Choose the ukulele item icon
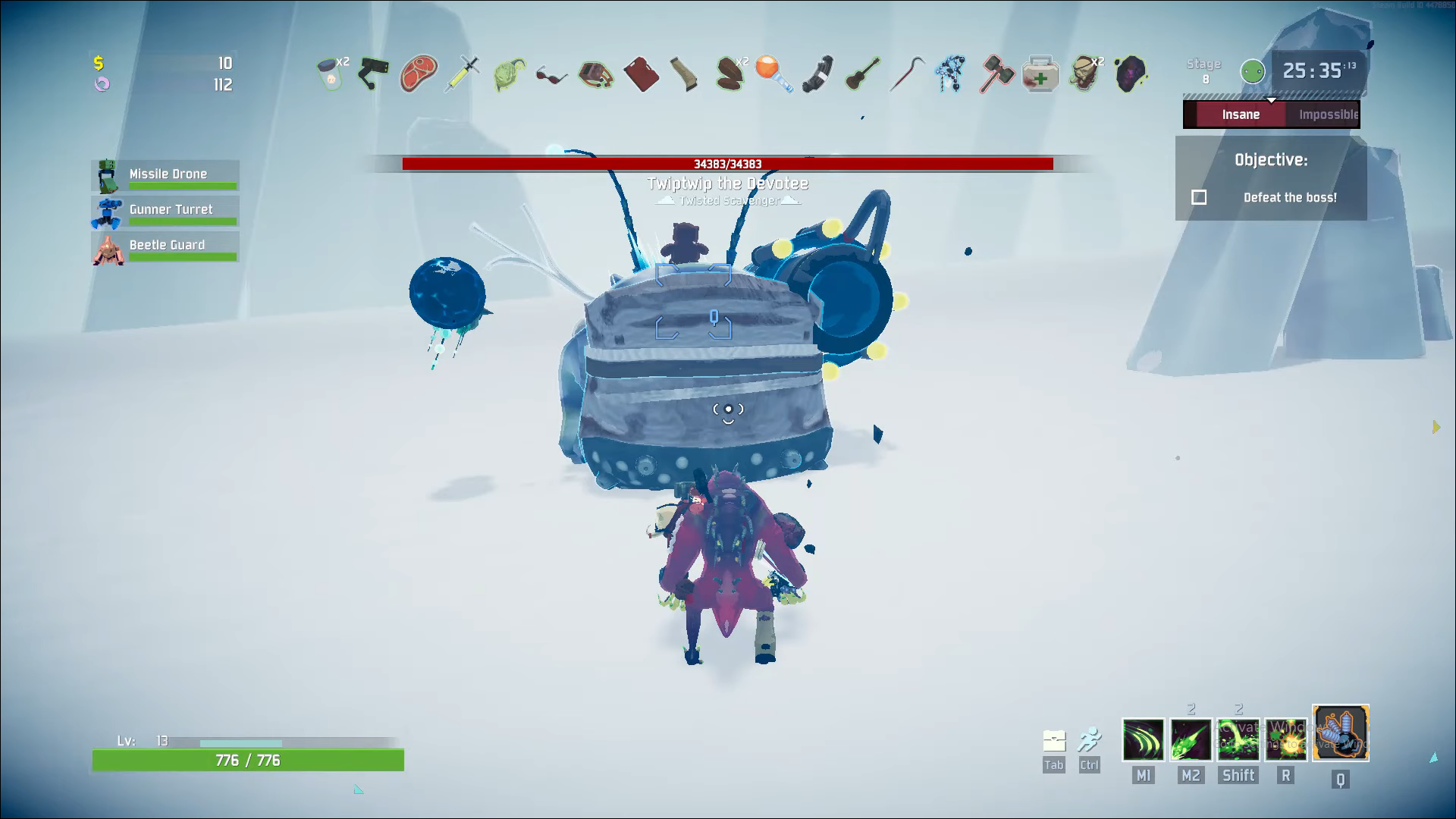The width and height of the screenshot is (1456, 819). click(862, 74)
